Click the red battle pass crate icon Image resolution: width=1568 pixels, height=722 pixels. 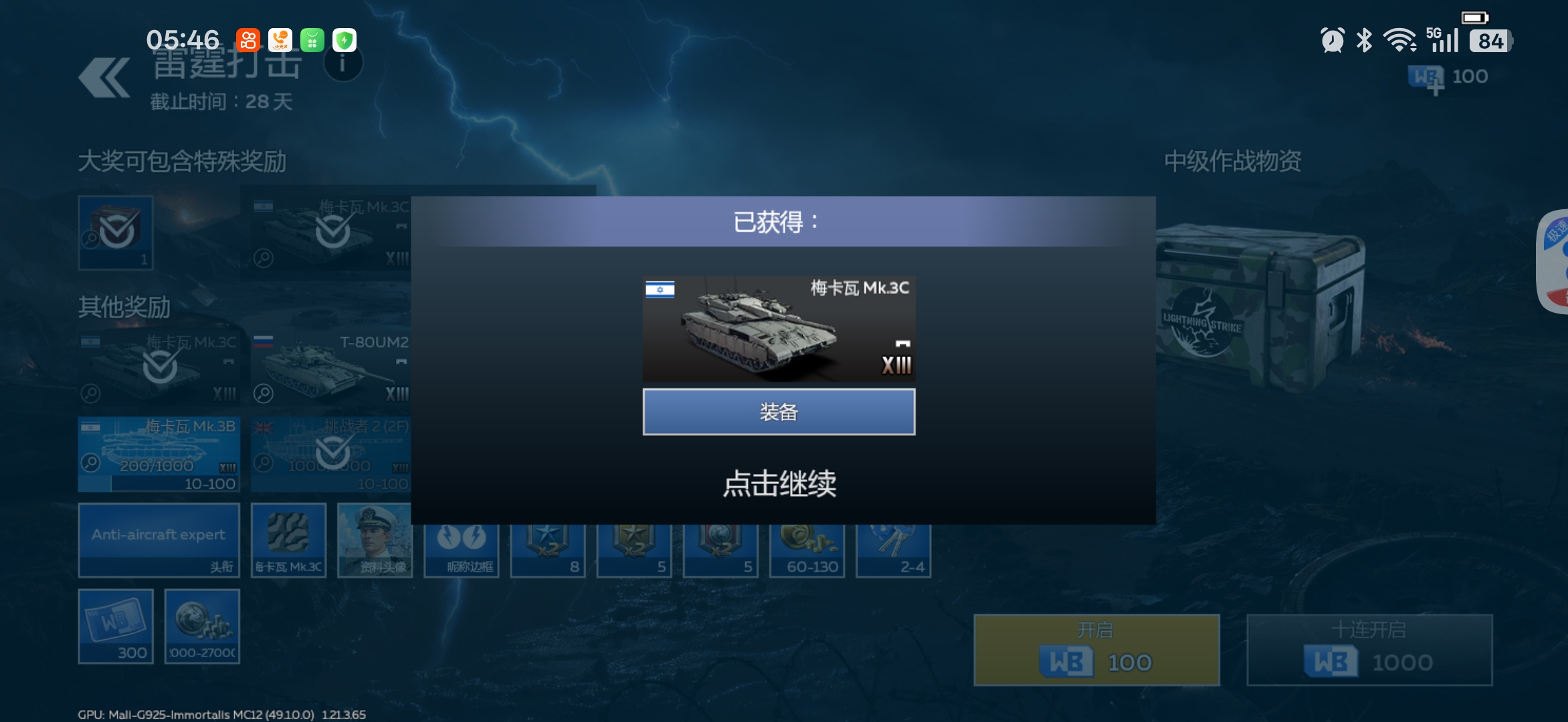(114, 232)
